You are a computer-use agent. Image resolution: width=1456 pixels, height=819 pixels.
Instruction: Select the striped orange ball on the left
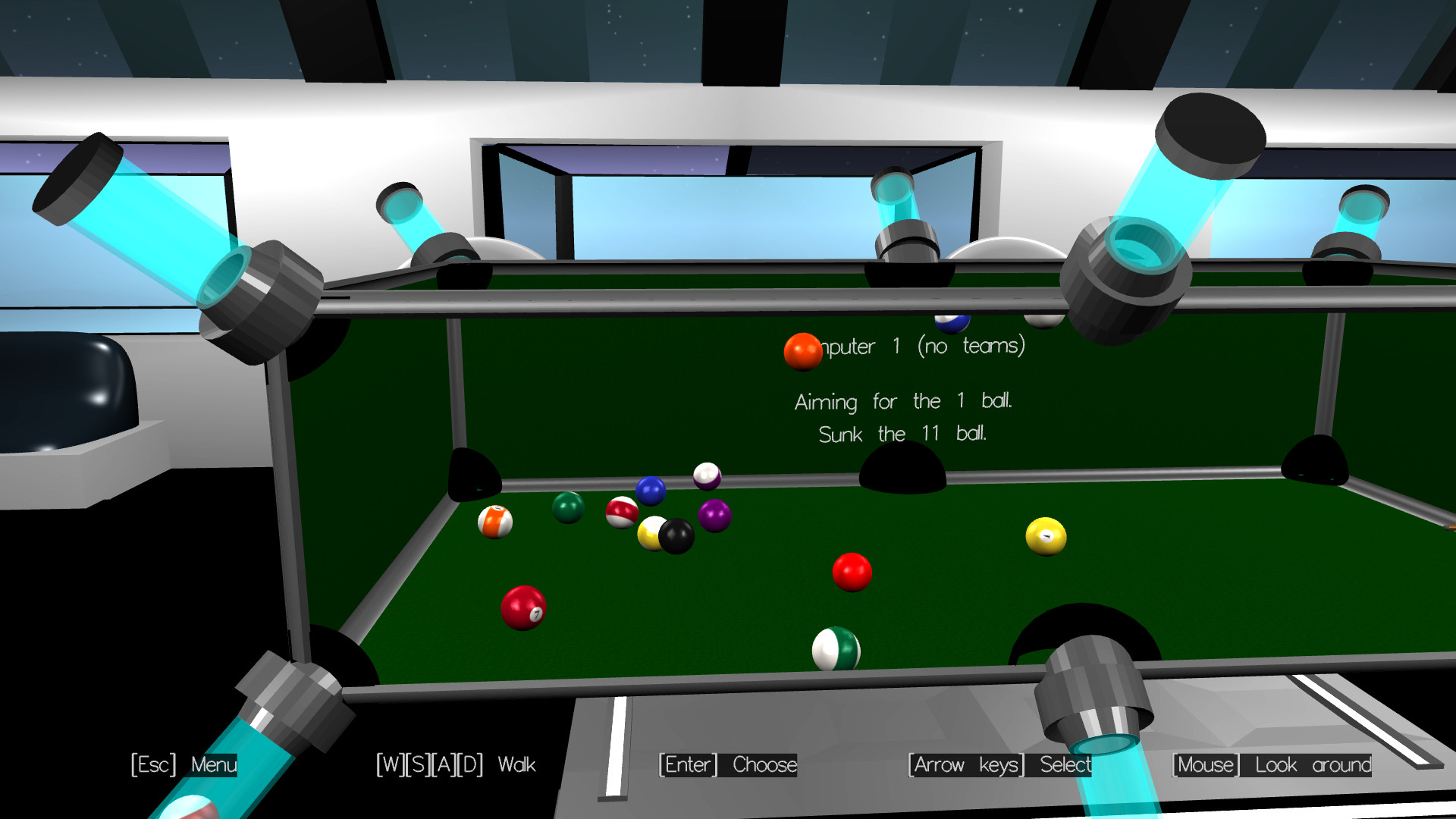click(x=497, y=521)
